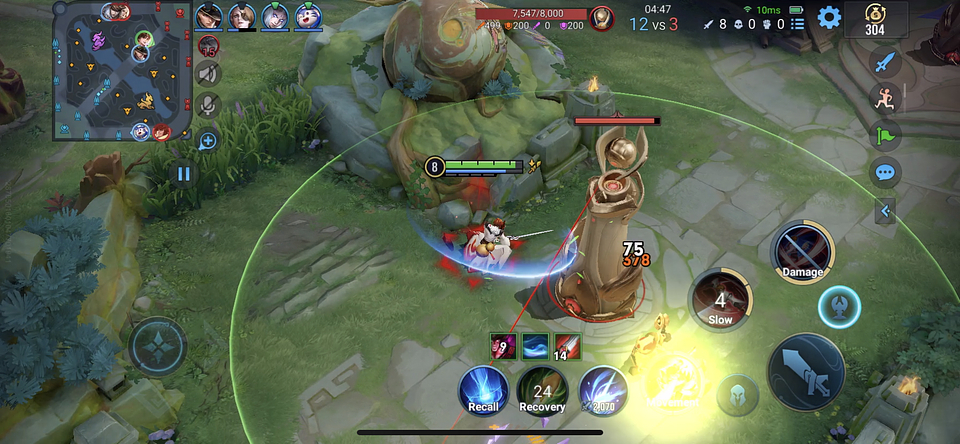Screen dimensions: 960x444
Task: Select the cowboy hat teammate portrait
Action: click(209, 16)
